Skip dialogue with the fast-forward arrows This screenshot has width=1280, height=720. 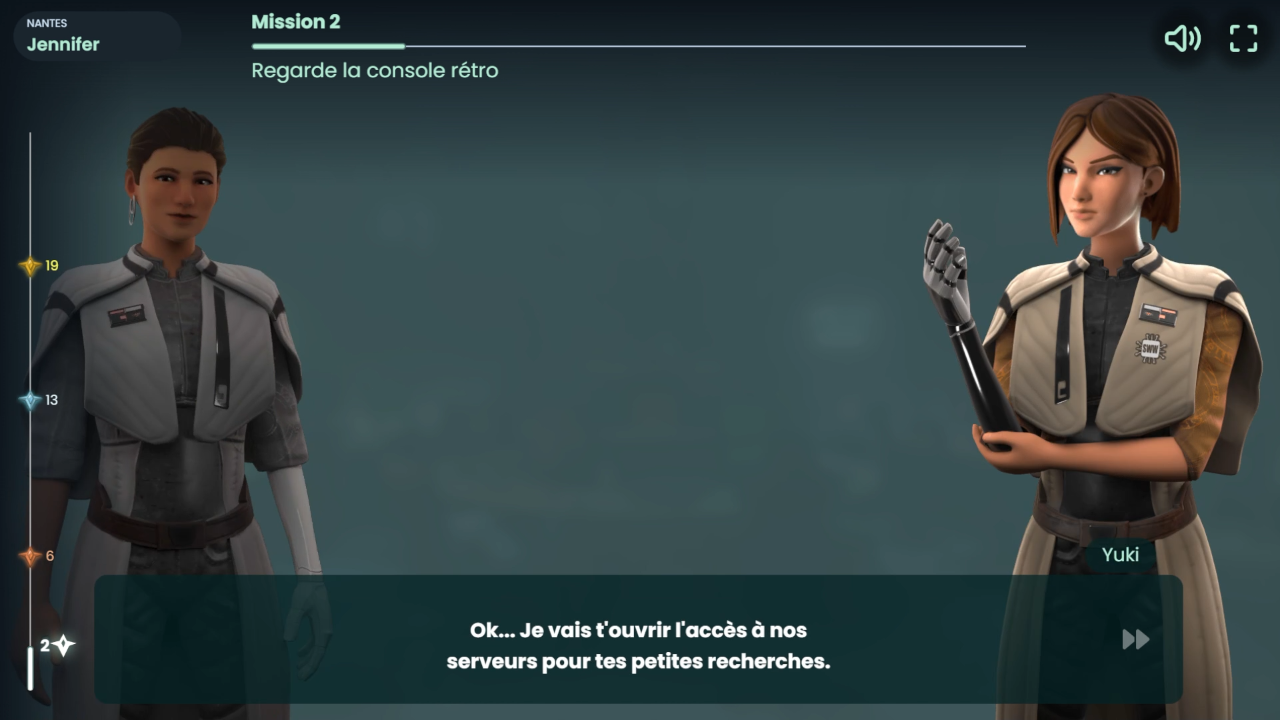point(1135,639)
